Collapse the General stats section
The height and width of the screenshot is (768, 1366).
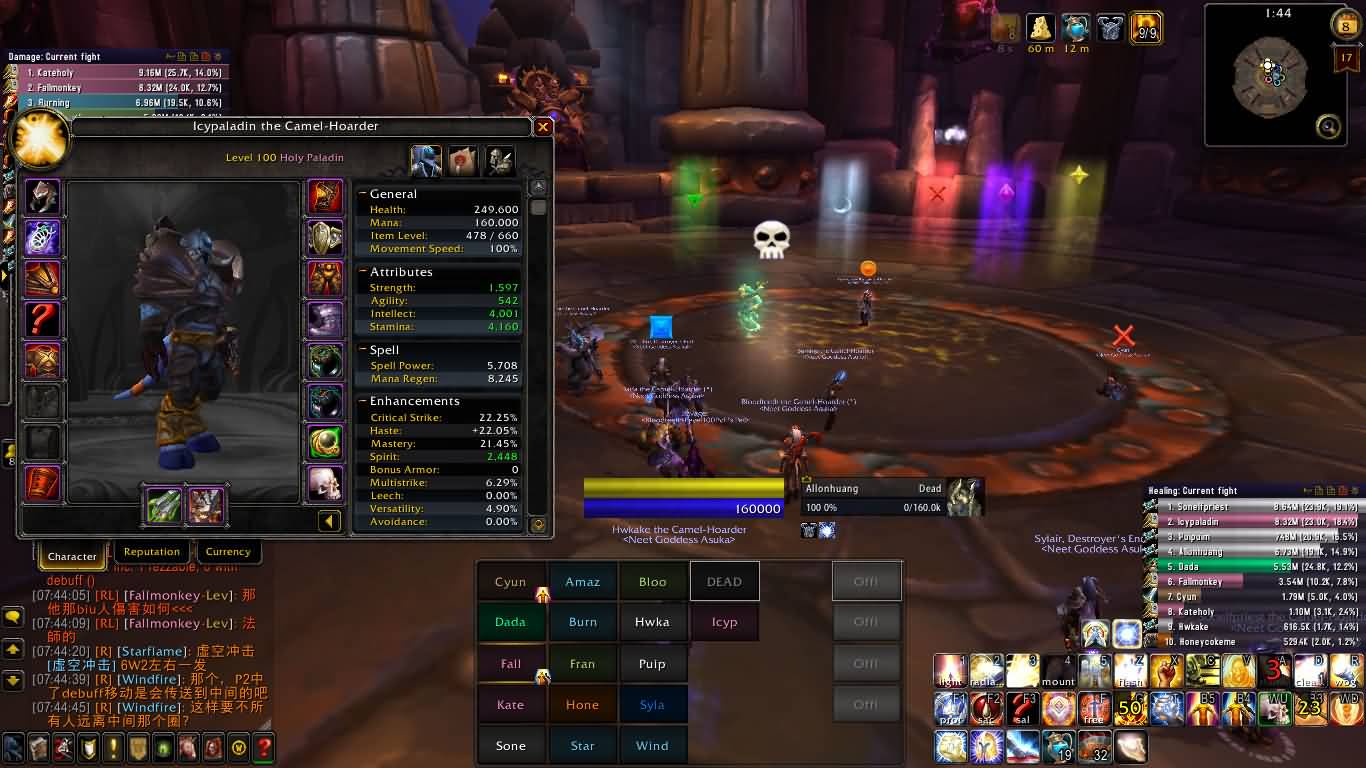click(x=363, y=194)
